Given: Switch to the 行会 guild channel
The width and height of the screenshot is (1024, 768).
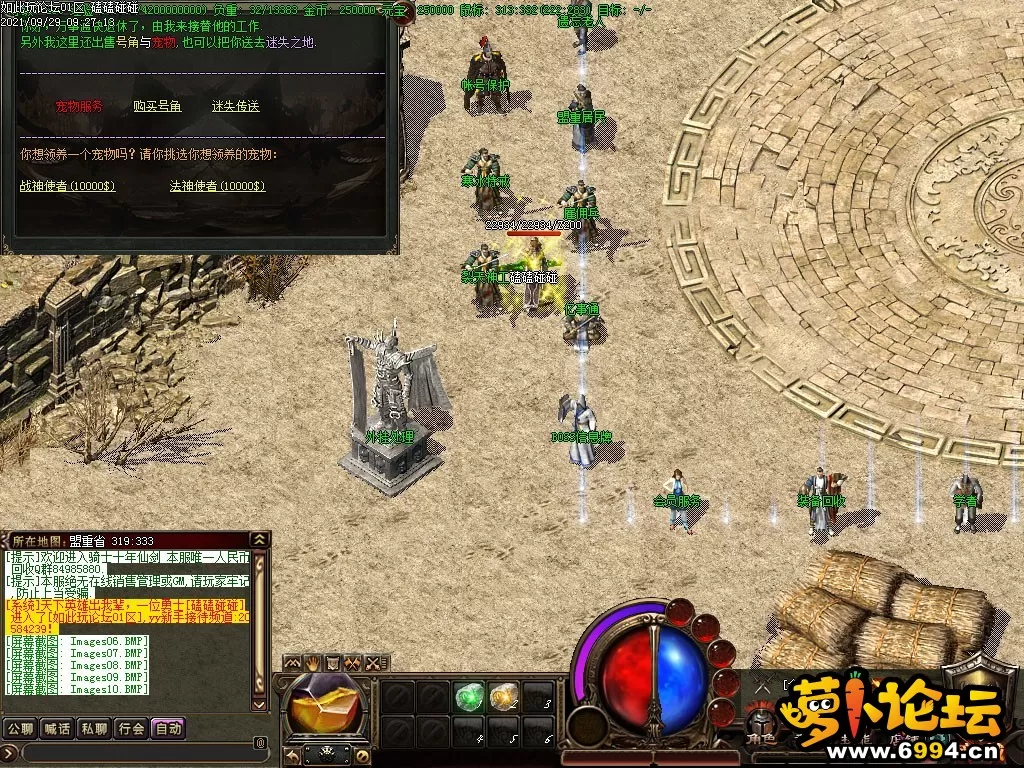Looking at the screenshot, I should [x=131, y=728].
